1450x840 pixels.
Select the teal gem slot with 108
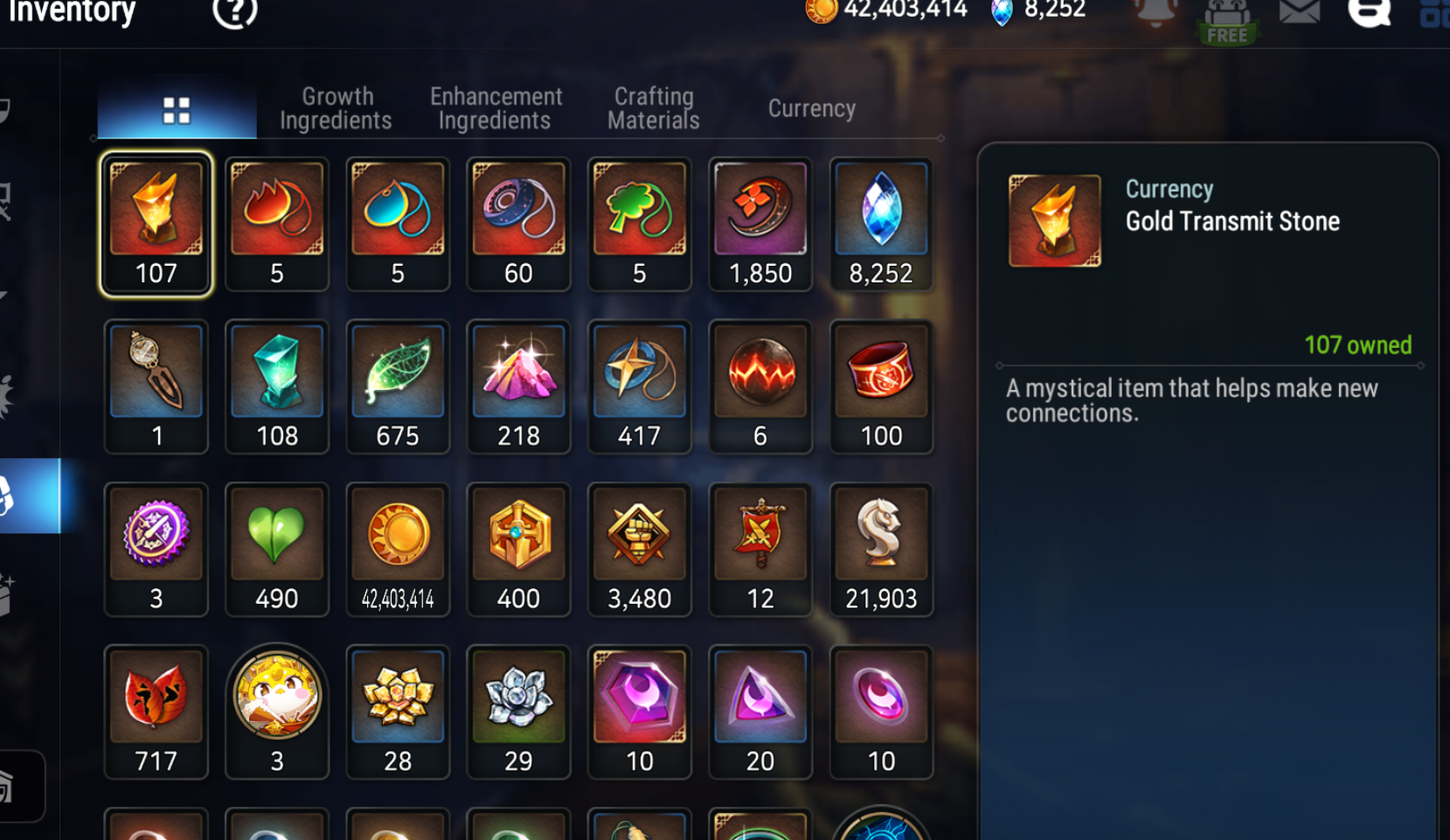(277, 386)
